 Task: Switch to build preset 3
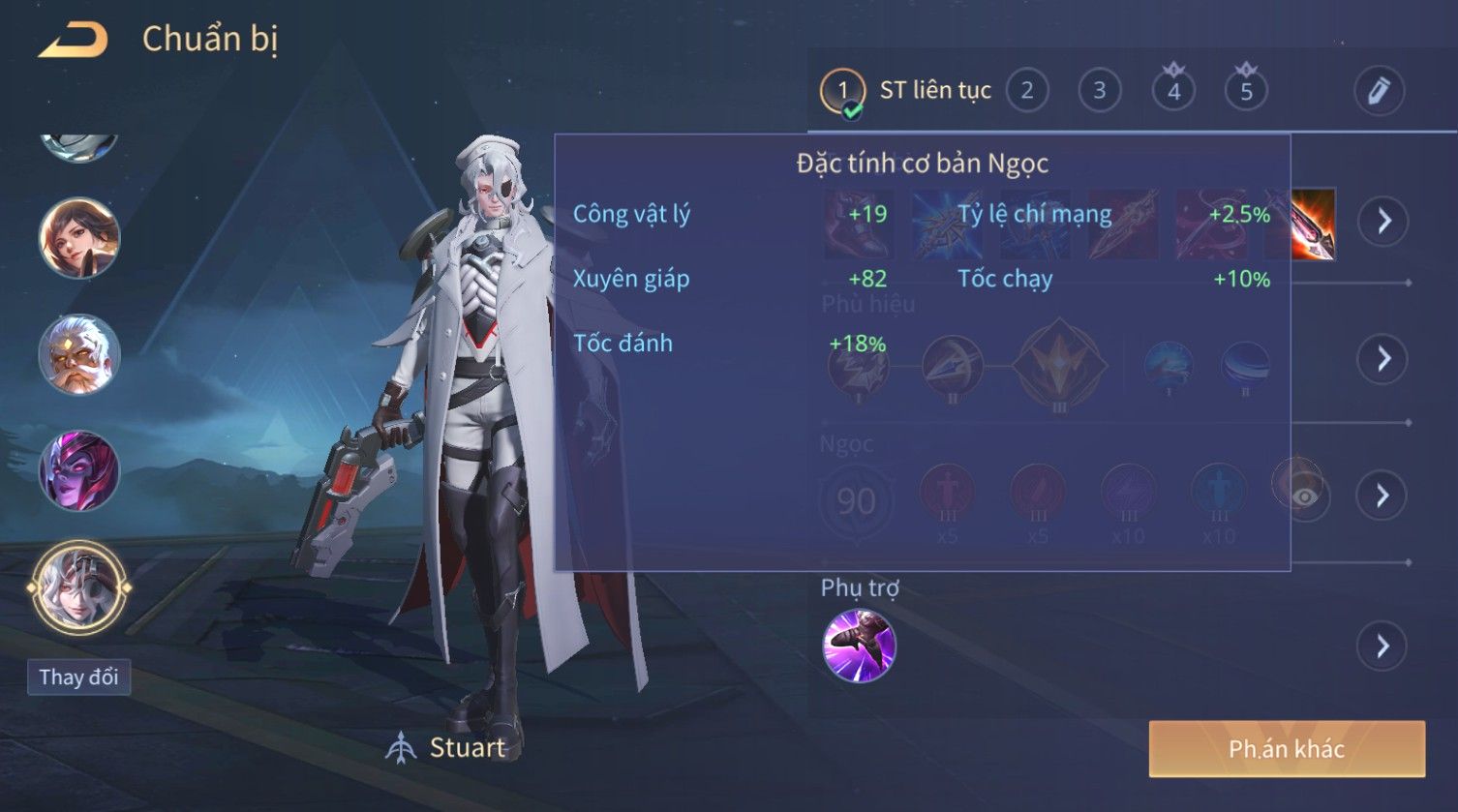(x=1099, y=91)
